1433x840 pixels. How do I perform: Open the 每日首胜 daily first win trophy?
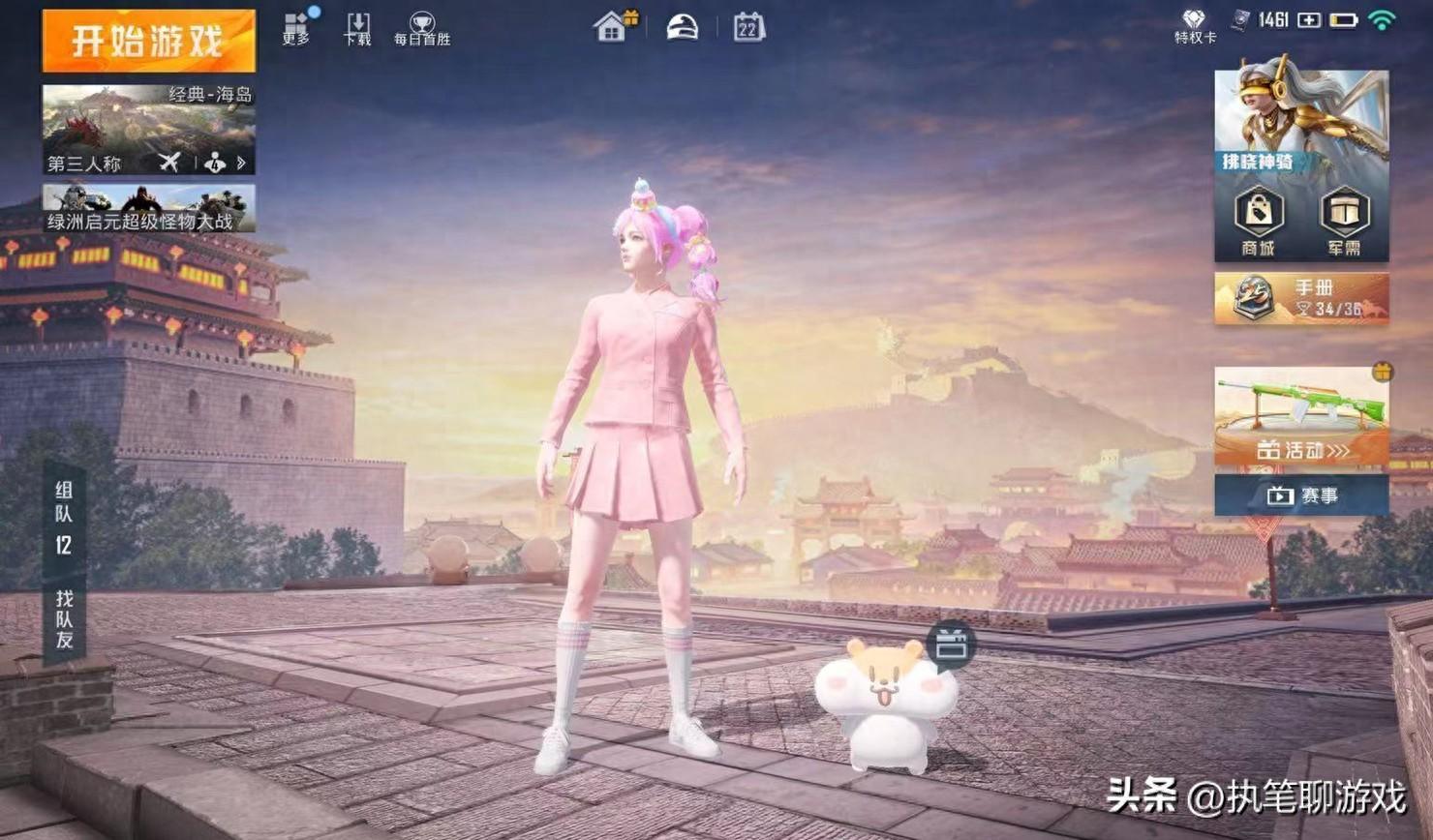(421, 28)
